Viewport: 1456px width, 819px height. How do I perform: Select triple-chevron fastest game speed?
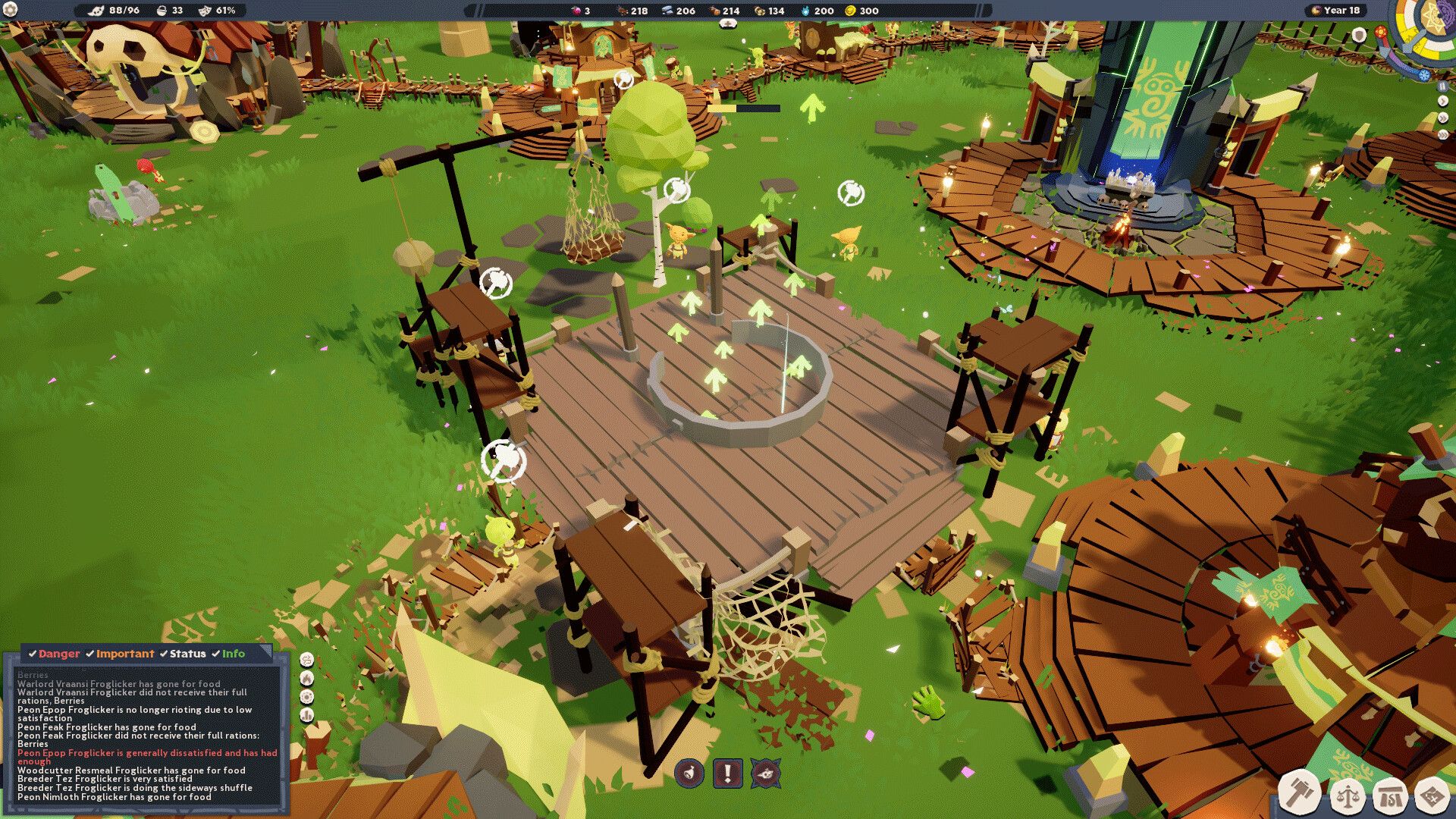(1442, 133)
